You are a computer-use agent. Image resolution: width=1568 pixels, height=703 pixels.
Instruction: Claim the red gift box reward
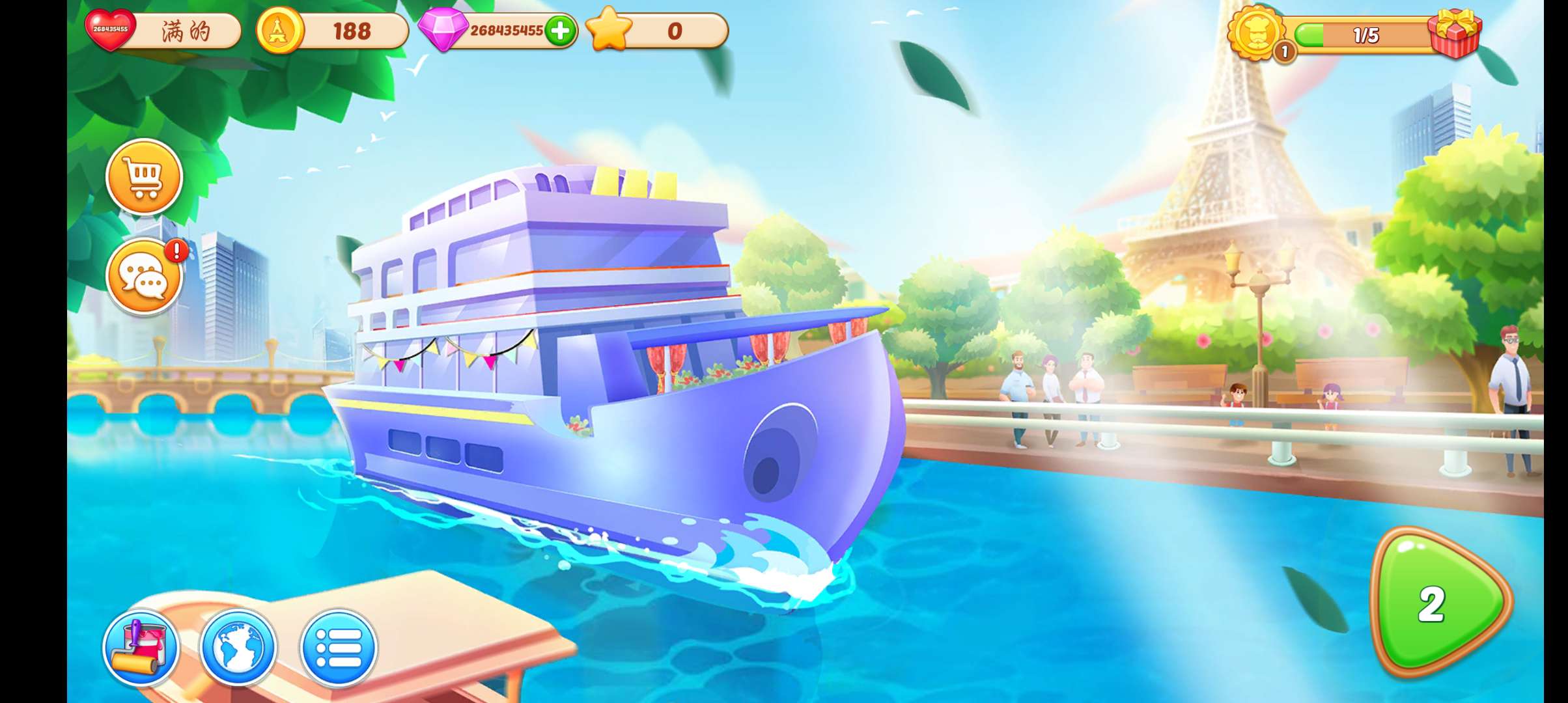(x=1455, y=33)
